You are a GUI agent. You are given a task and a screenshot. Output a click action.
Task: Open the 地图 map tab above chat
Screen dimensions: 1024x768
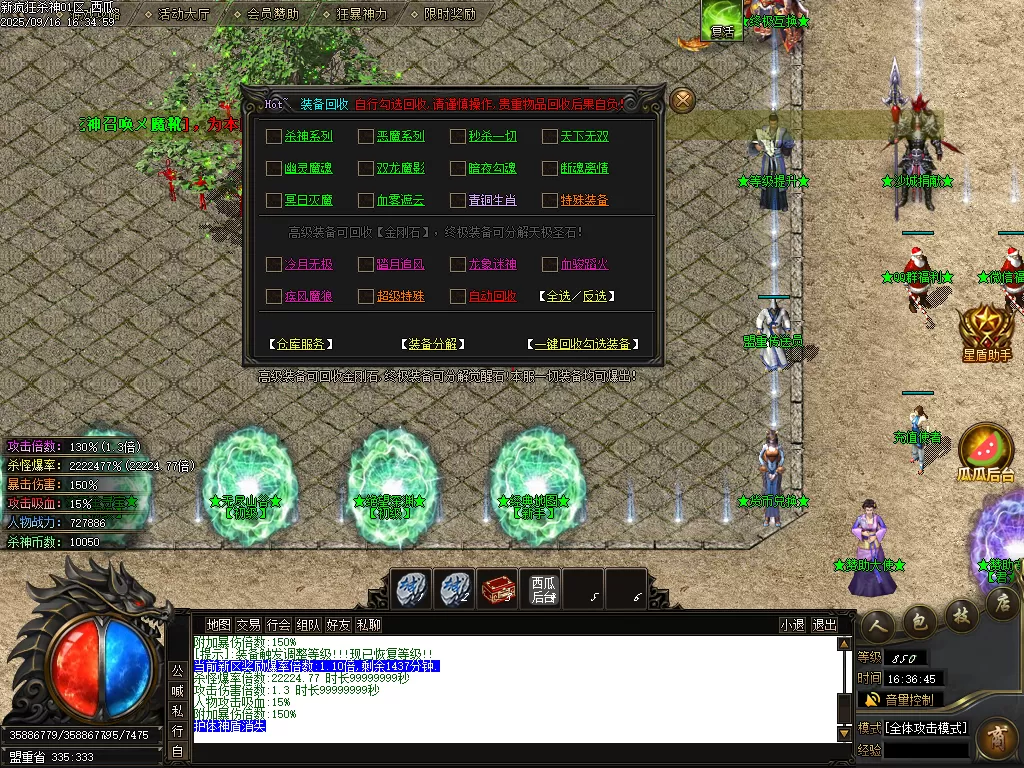click(218, 625)
